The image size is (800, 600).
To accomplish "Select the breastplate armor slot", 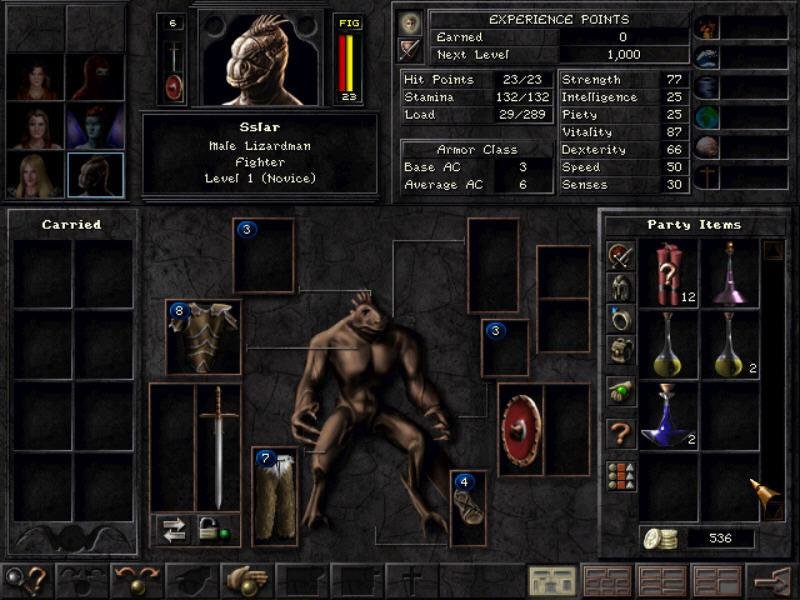I will 203,337.
